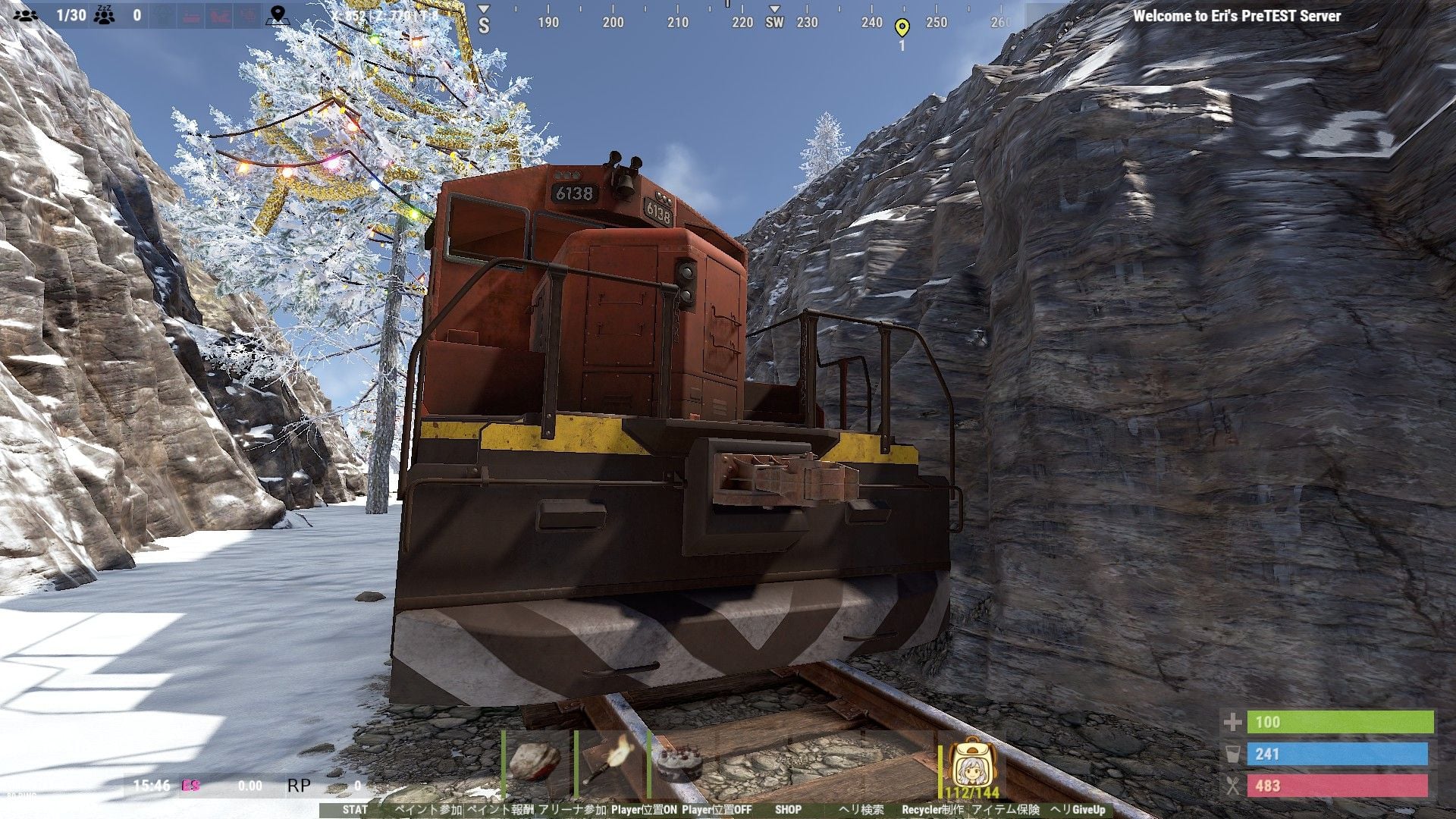The width and height of the screenshot is (1456, 819).
Task: Click the yellow marker on the compass
Action: pyautogui.click(x=902, y=29)
